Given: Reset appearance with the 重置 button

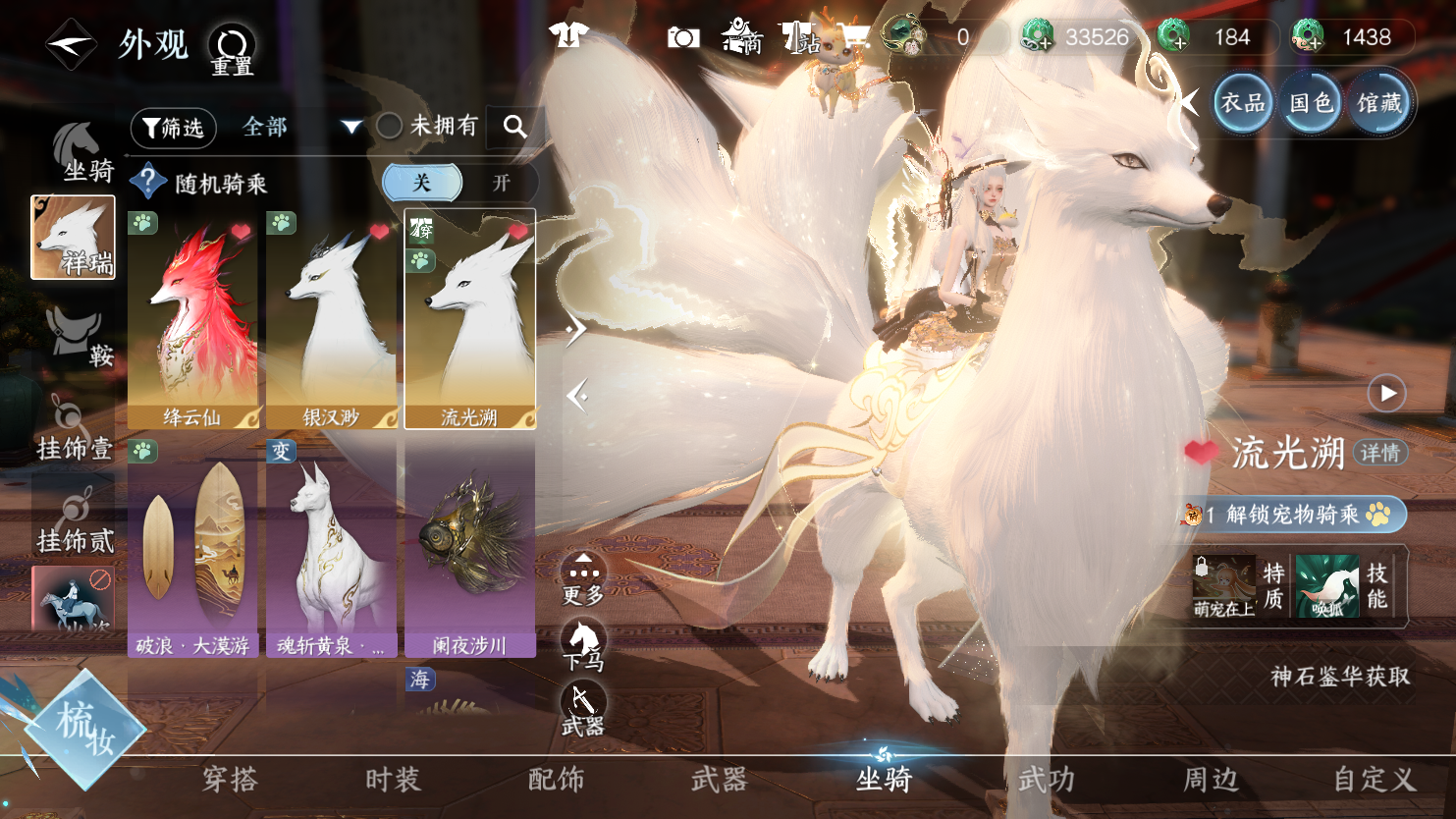Looking at the screenshot, I should coord(232,49).
